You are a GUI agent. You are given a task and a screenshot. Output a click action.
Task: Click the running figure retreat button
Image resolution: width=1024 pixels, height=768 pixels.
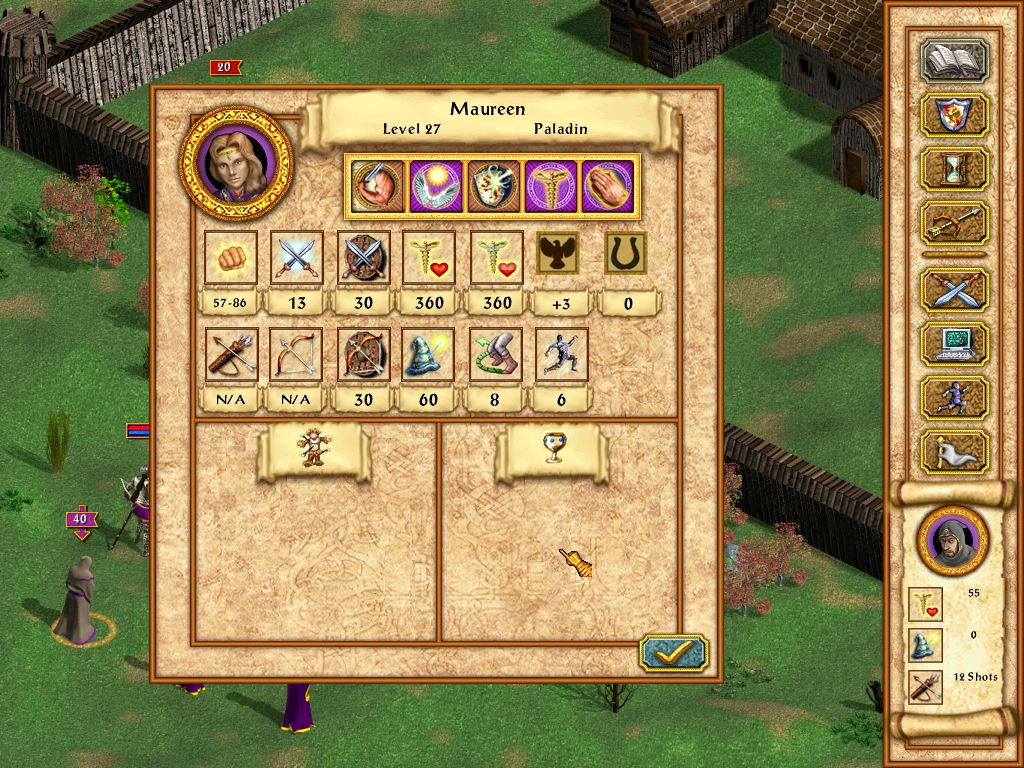click(954, 397)
